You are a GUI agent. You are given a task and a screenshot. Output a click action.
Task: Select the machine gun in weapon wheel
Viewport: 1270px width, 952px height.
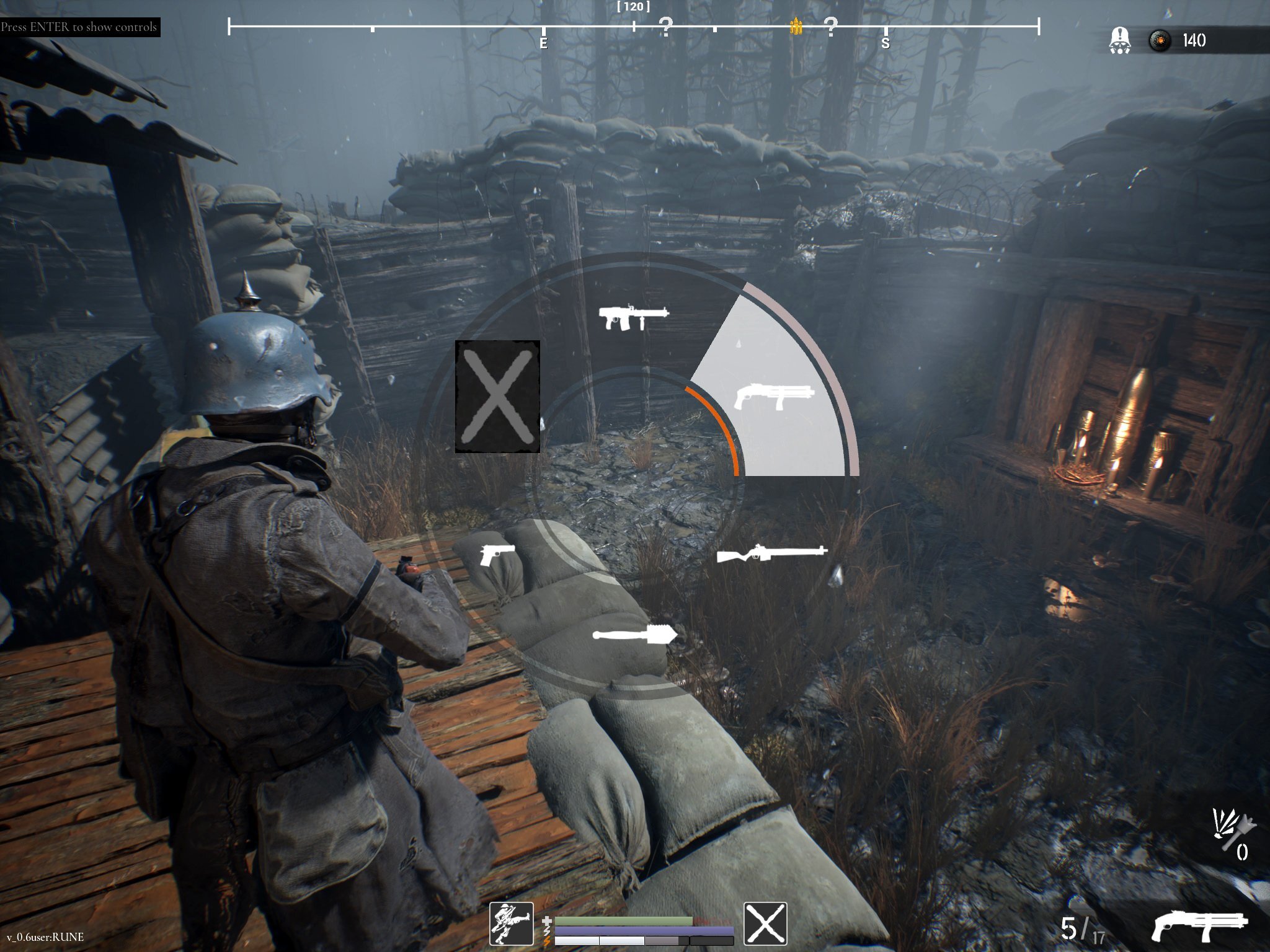point(633,317)
